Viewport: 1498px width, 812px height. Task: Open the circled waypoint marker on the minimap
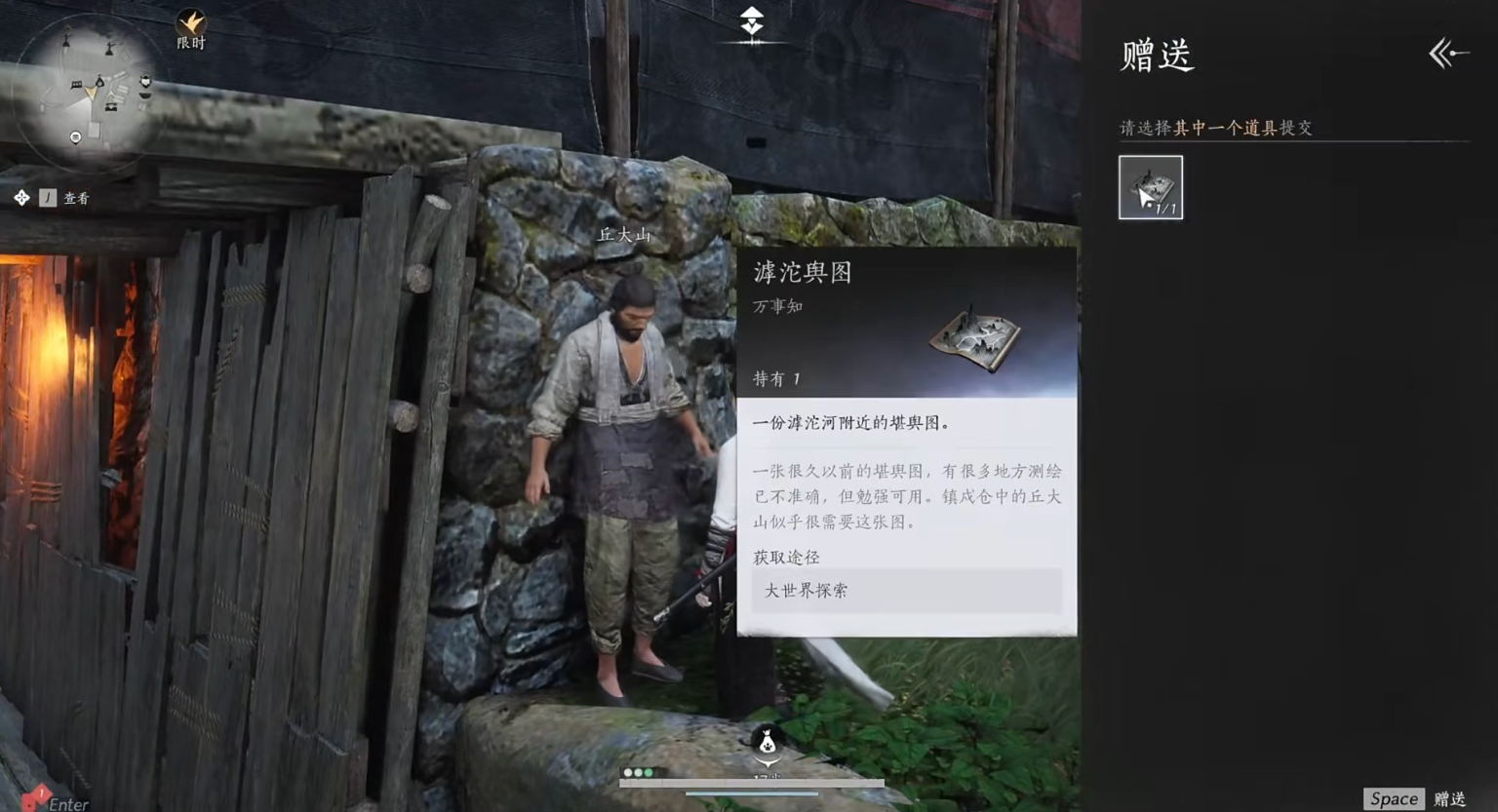tap(75, 136)
